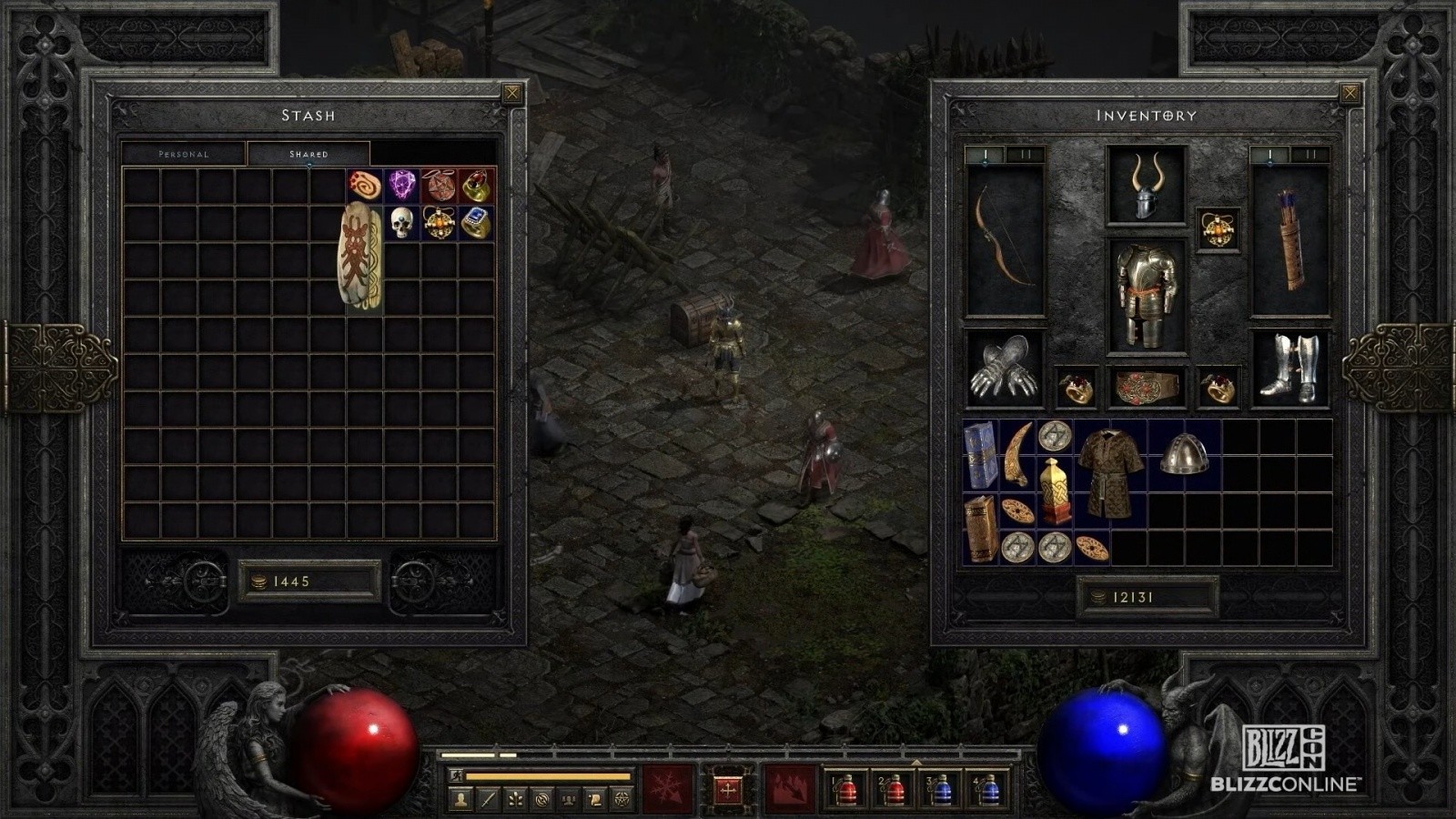Use the first belt health potion
The width and height of the screenshot is (1456, 819).
click(x=846, y=790)
